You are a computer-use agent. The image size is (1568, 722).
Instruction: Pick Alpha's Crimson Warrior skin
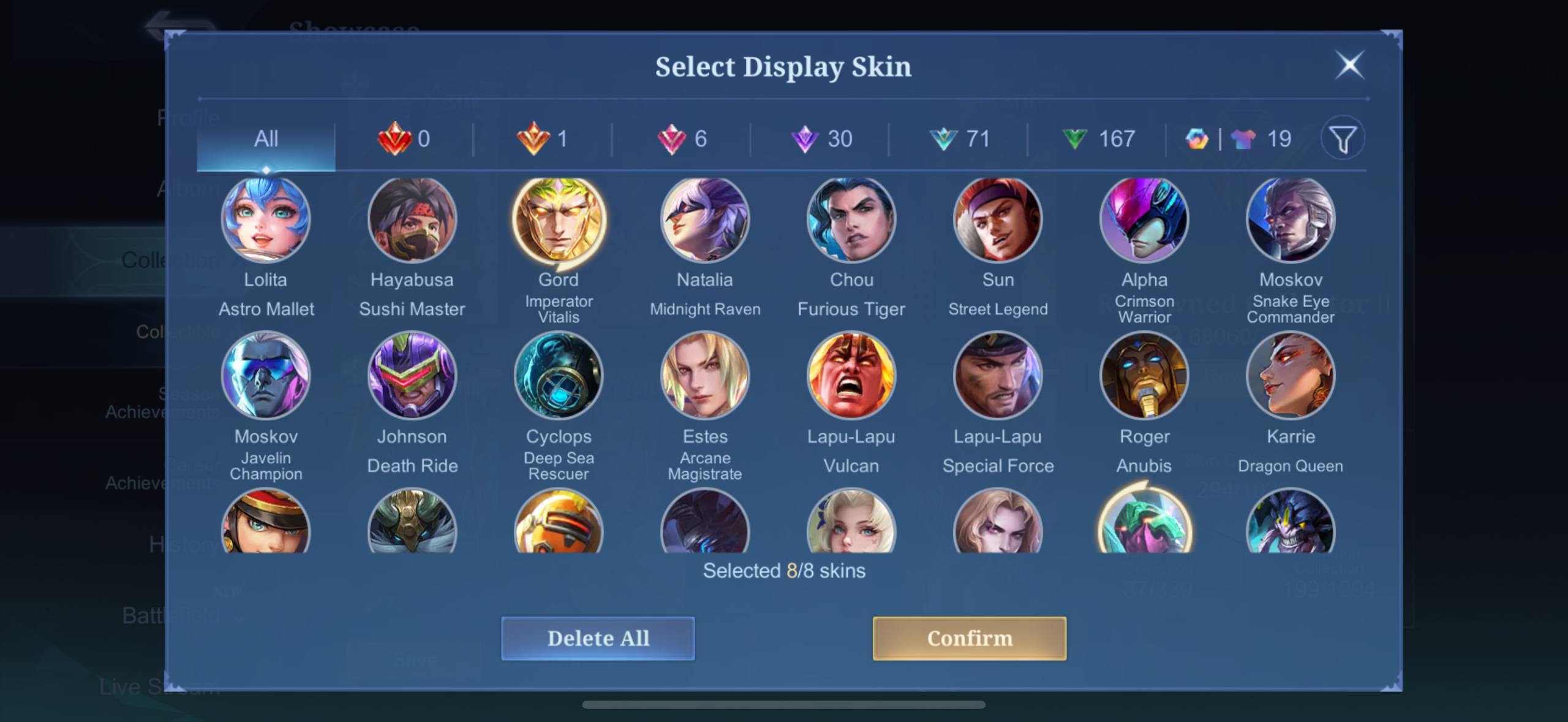click(1144, 219)
